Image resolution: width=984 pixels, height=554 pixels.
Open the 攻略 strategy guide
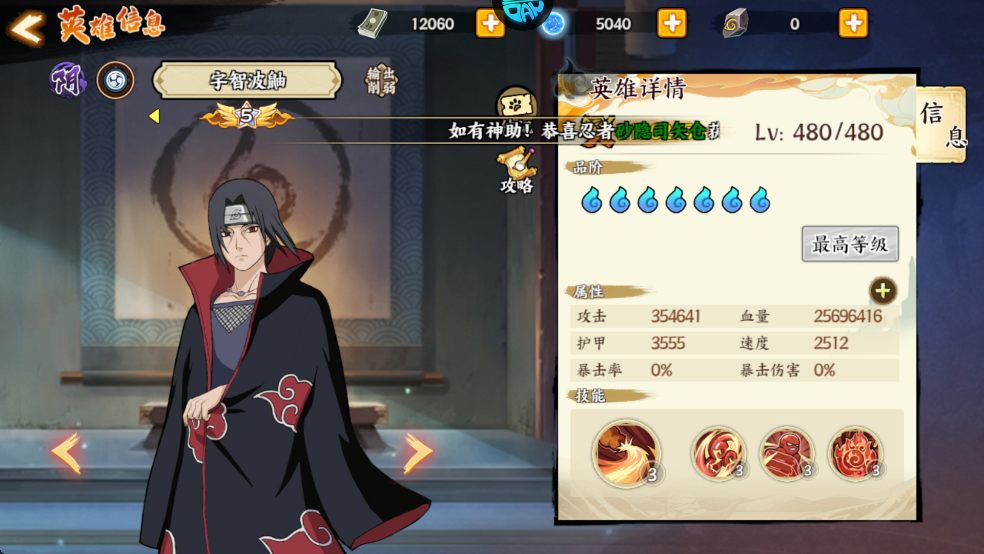point(517,170)
